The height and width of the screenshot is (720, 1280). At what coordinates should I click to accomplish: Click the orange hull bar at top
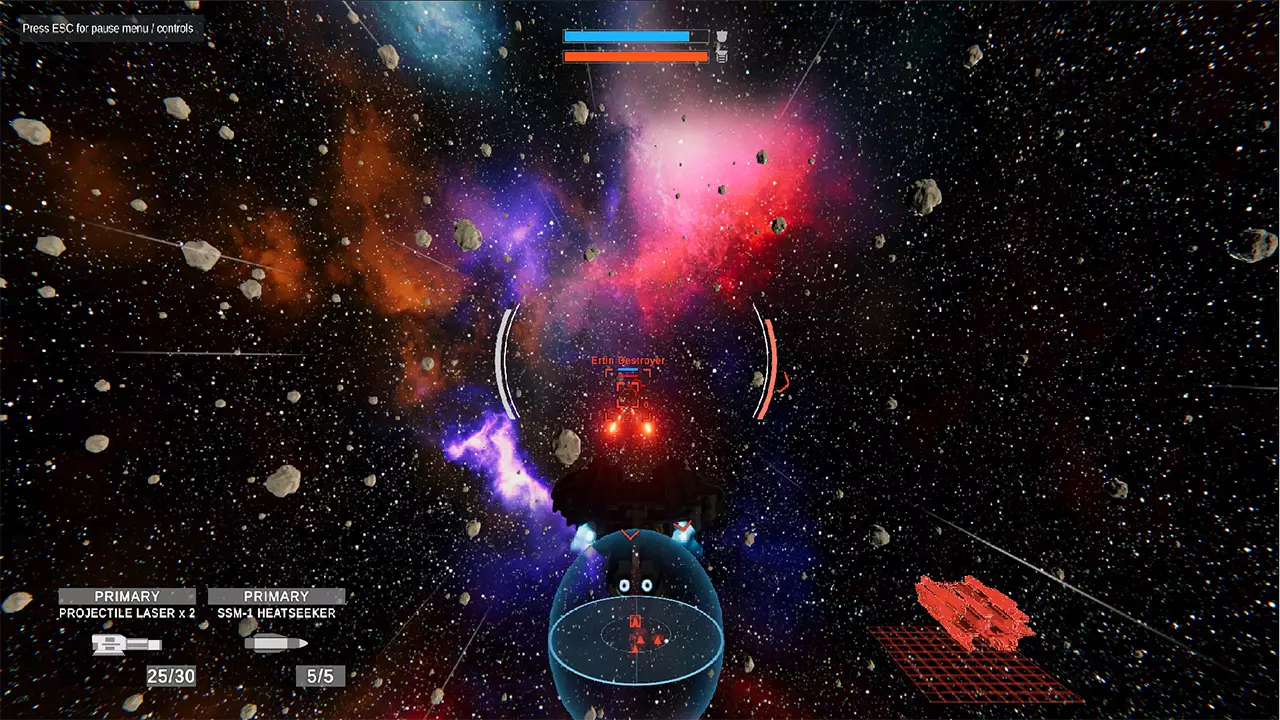click(633, 56)
